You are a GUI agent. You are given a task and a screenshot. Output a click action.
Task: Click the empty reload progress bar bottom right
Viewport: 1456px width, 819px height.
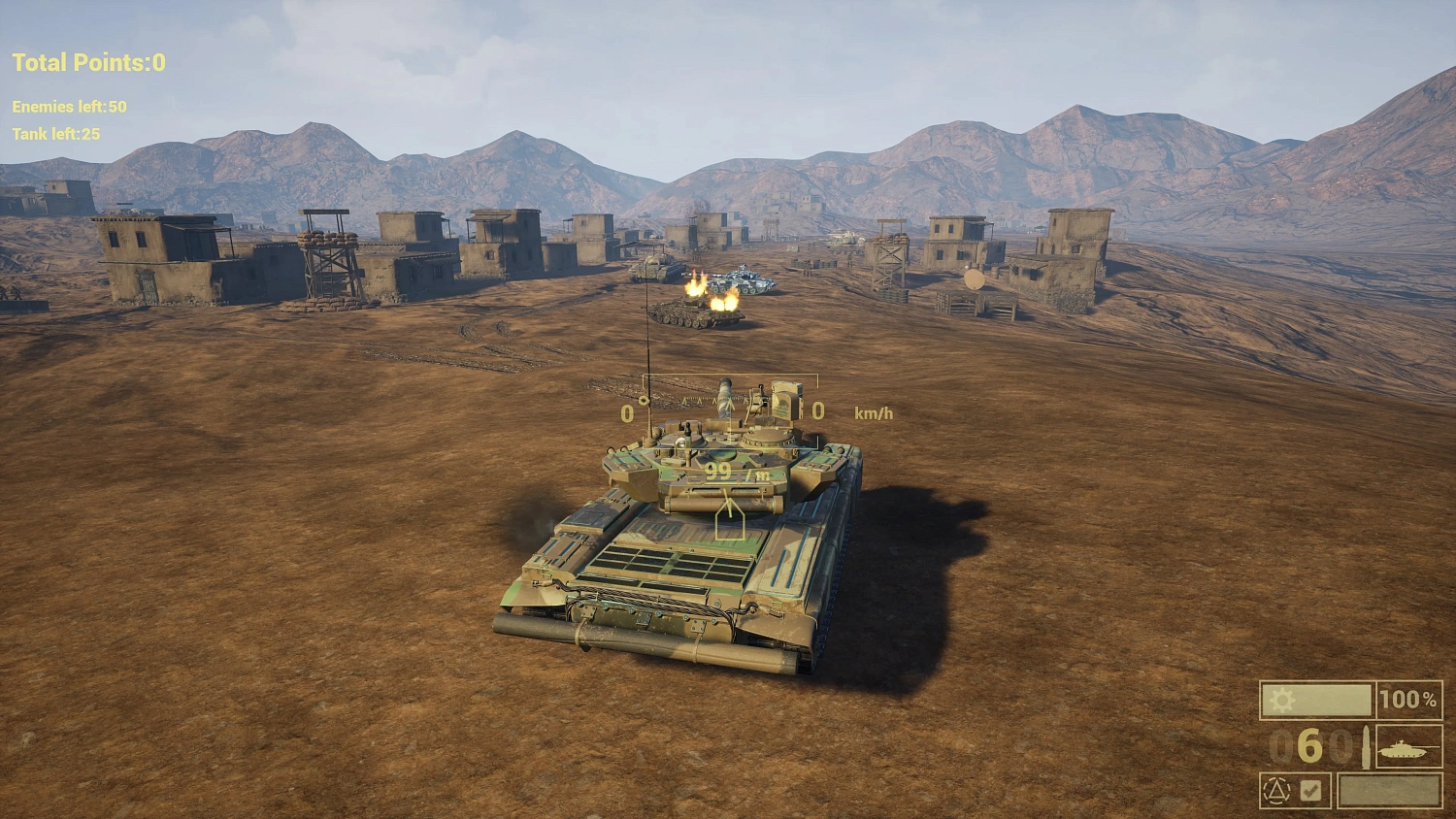(x=1390, y=790)
